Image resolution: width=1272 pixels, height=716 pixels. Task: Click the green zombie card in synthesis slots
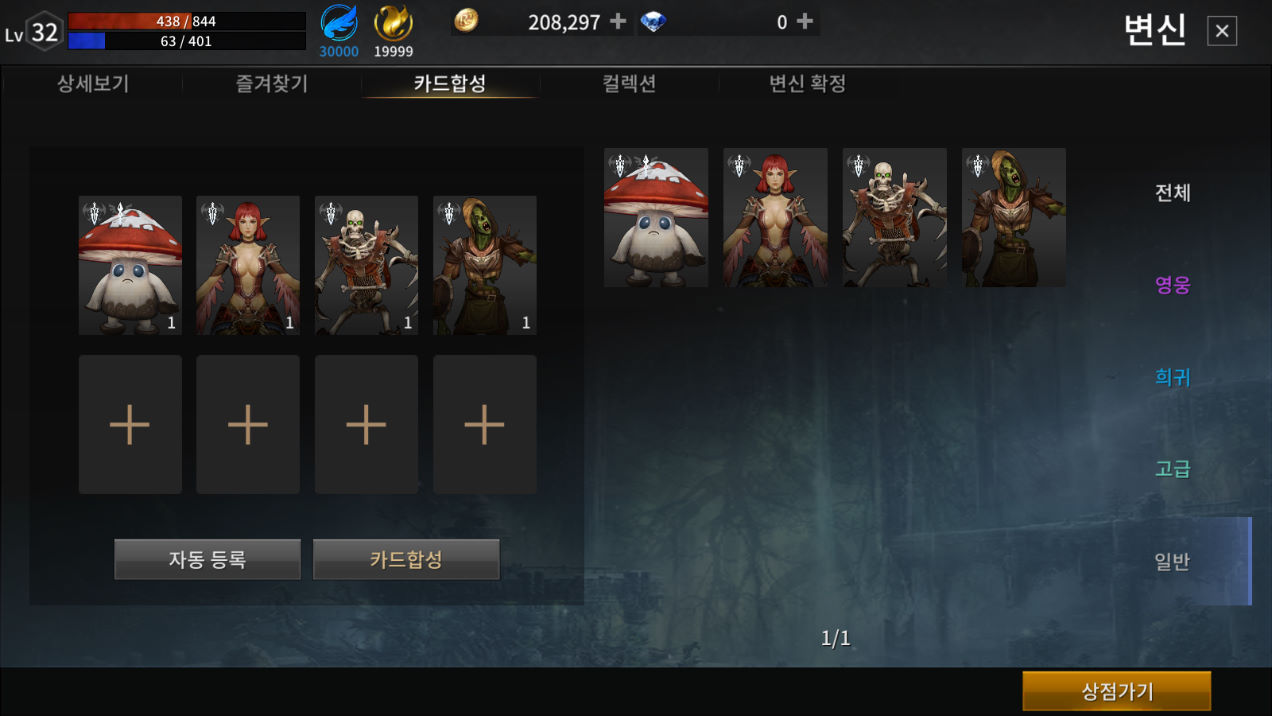[x=485, y=265]
